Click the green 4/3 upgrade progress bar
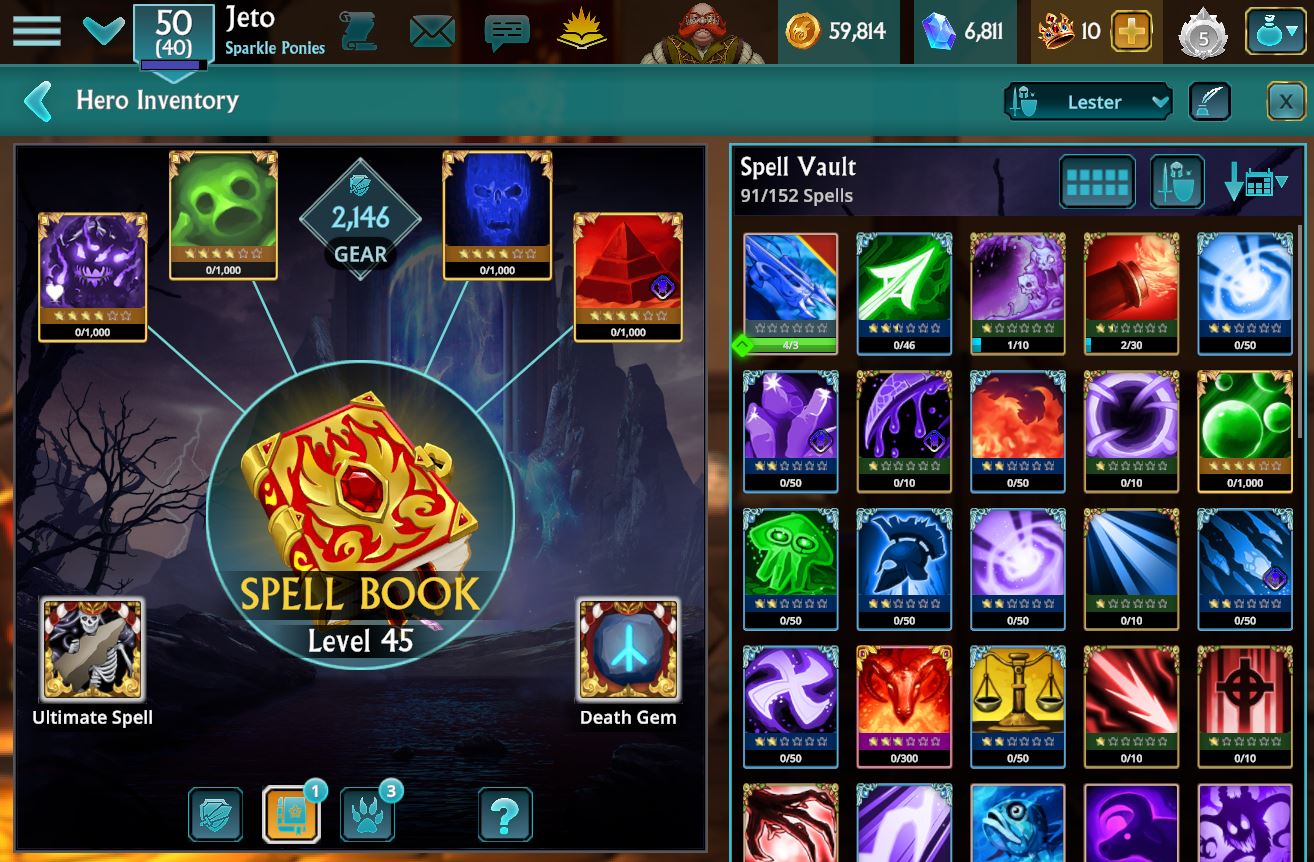Viewport: 1314px width, 862px height. [x=790, y=344]
